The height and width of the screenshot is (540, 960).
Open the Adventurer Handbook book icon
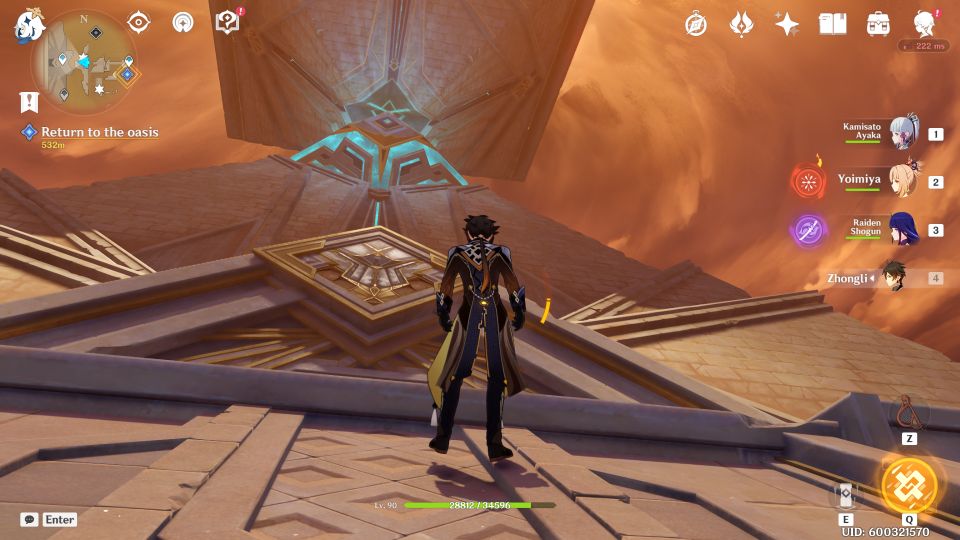[x=832, y=24]
